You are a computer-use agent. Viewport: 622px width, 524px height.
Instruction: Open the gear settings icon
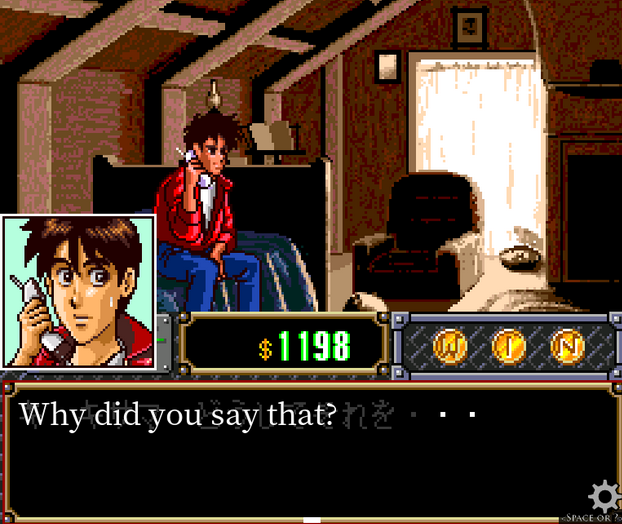(603, 496)
